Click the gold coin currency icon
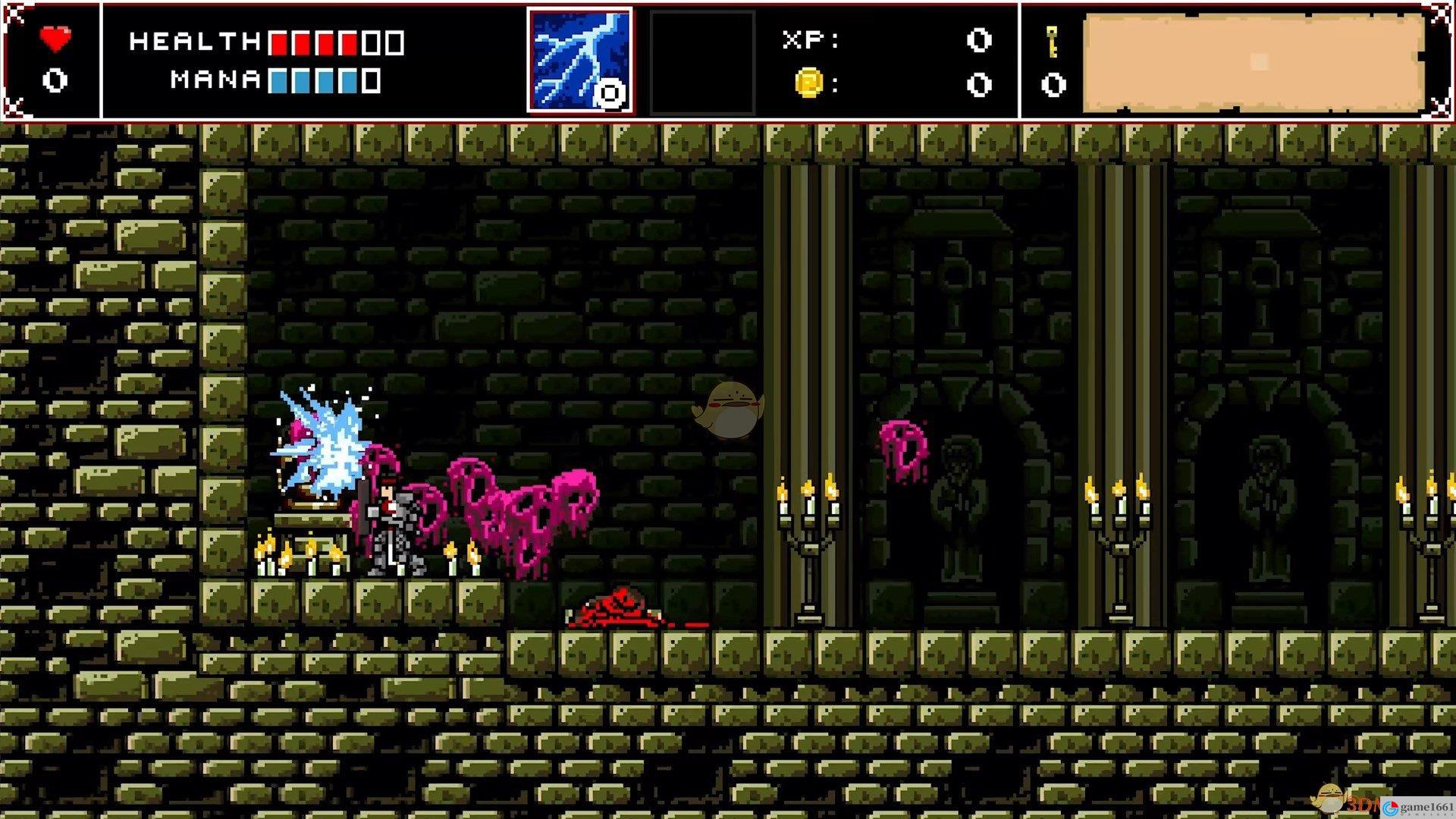The image size is (1456, 819). click(x=809, y=83)
